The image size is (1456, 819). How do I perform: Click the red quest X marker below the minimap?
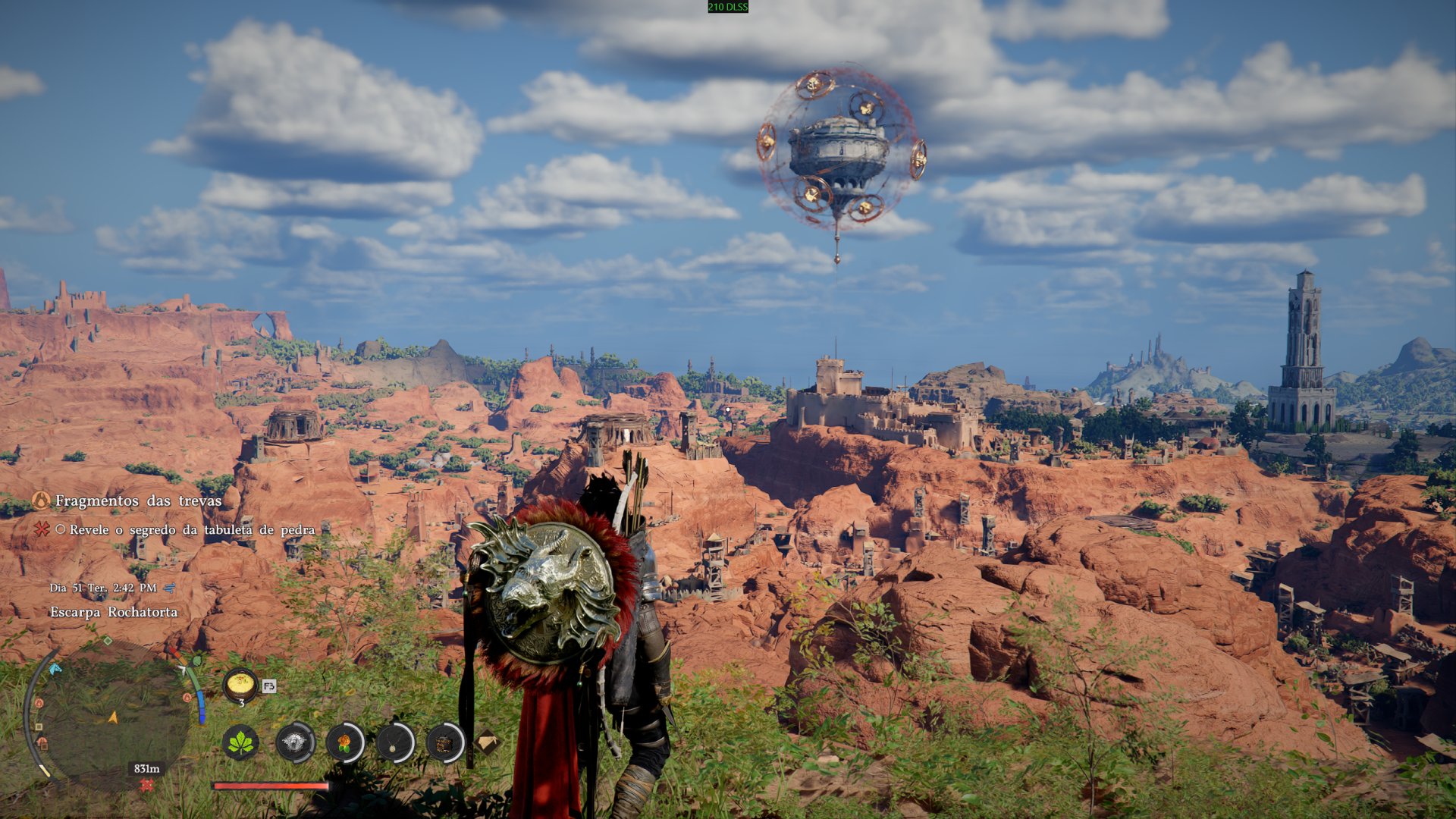tap(146, 784)
